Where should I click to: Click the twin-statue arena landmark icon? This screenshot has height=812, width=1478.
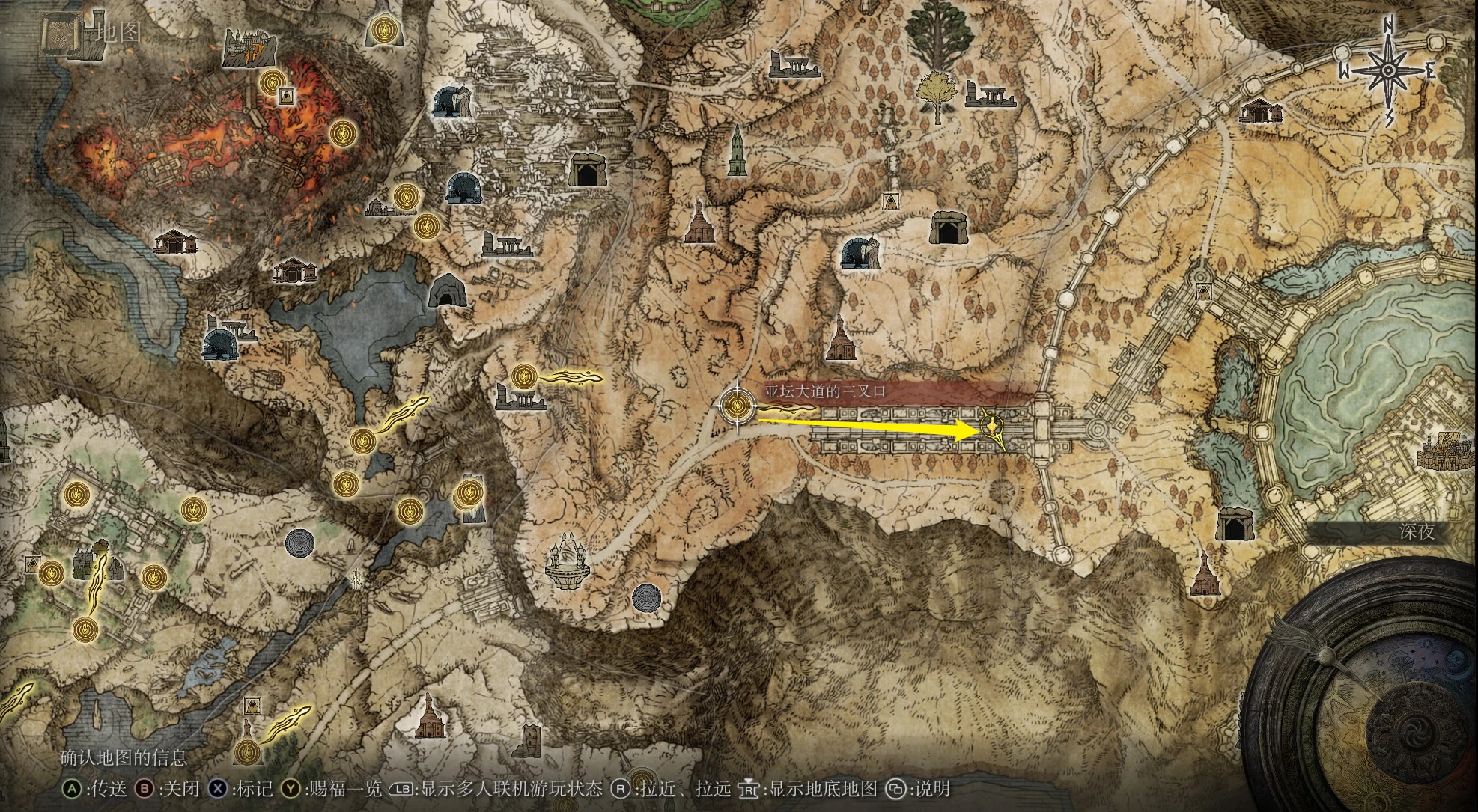click(x=567, y=561)
